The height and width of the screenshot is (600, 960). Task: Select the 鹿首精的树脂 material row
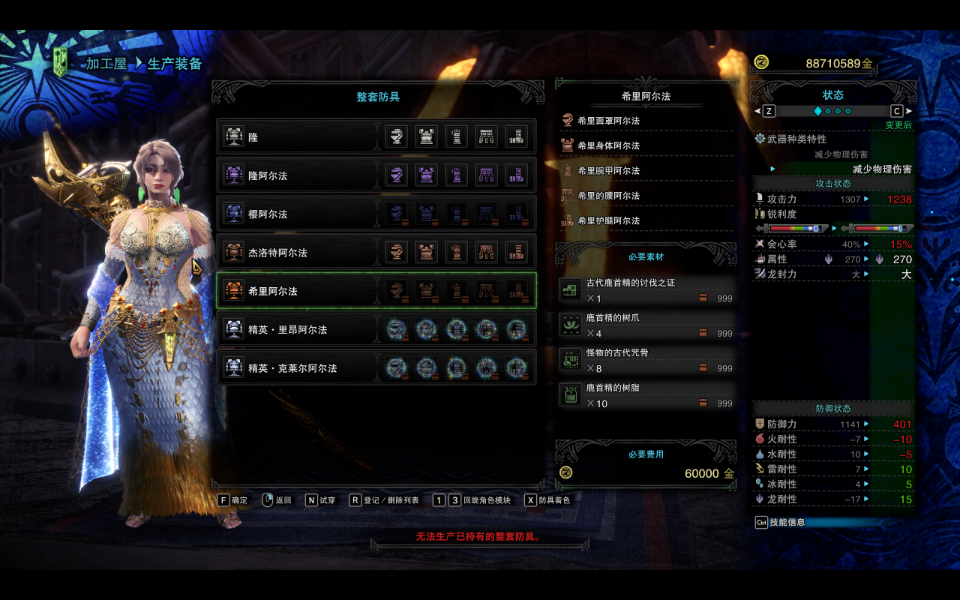click(x=646, y=395)
